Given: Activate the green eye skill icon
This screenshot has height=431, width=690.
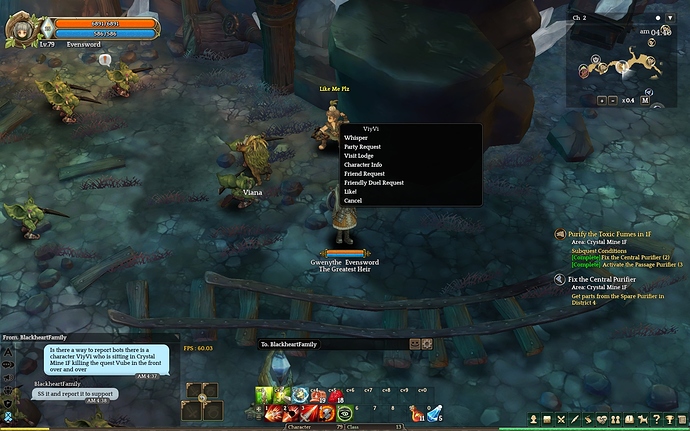Looking at the screenshot, I should pyautogui.click(x=346, y=412).
